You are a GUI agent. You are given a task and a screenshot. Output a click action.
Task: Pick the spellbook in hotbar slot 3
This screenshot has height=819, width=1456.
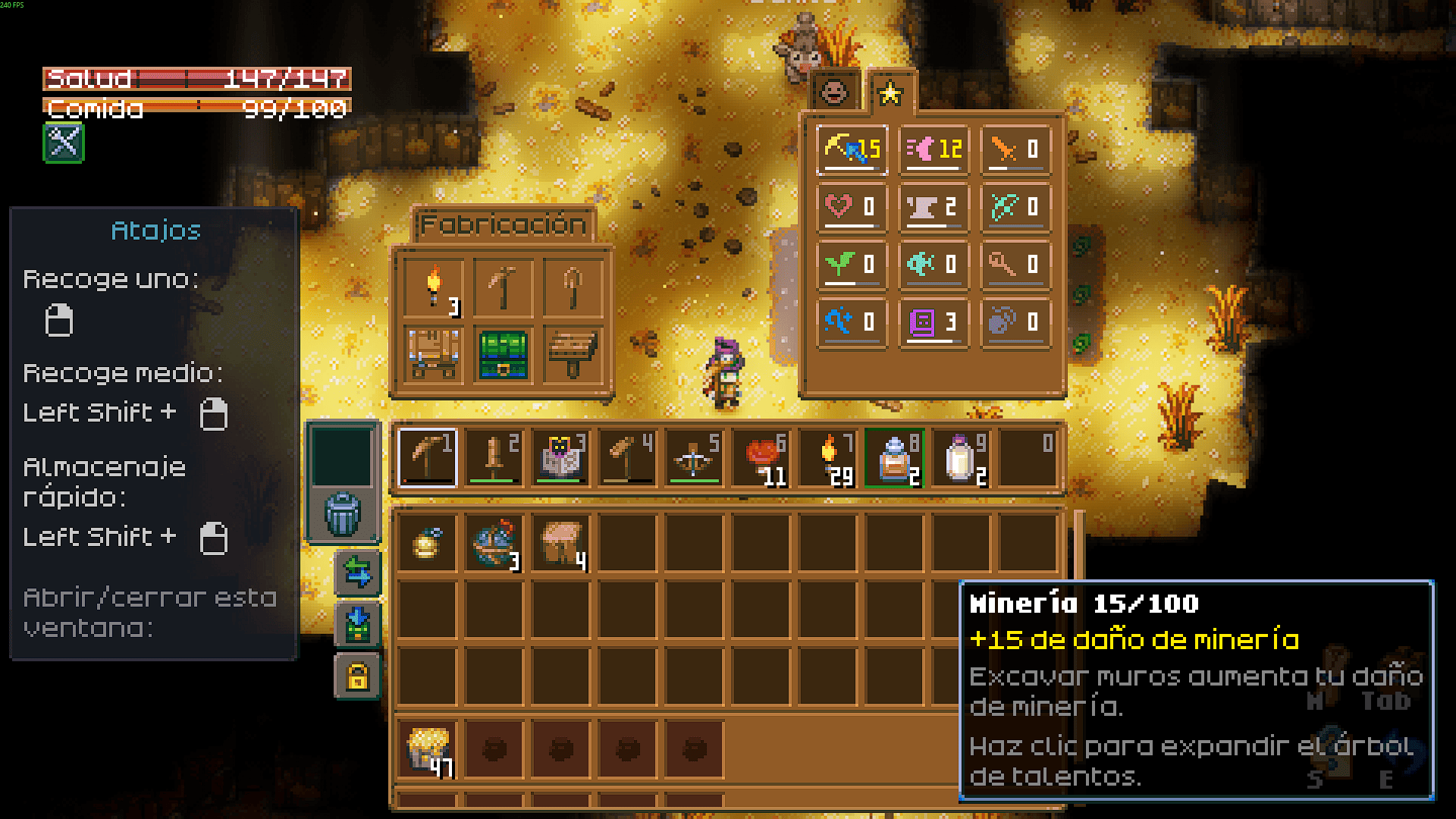click(x=560, y=457)
